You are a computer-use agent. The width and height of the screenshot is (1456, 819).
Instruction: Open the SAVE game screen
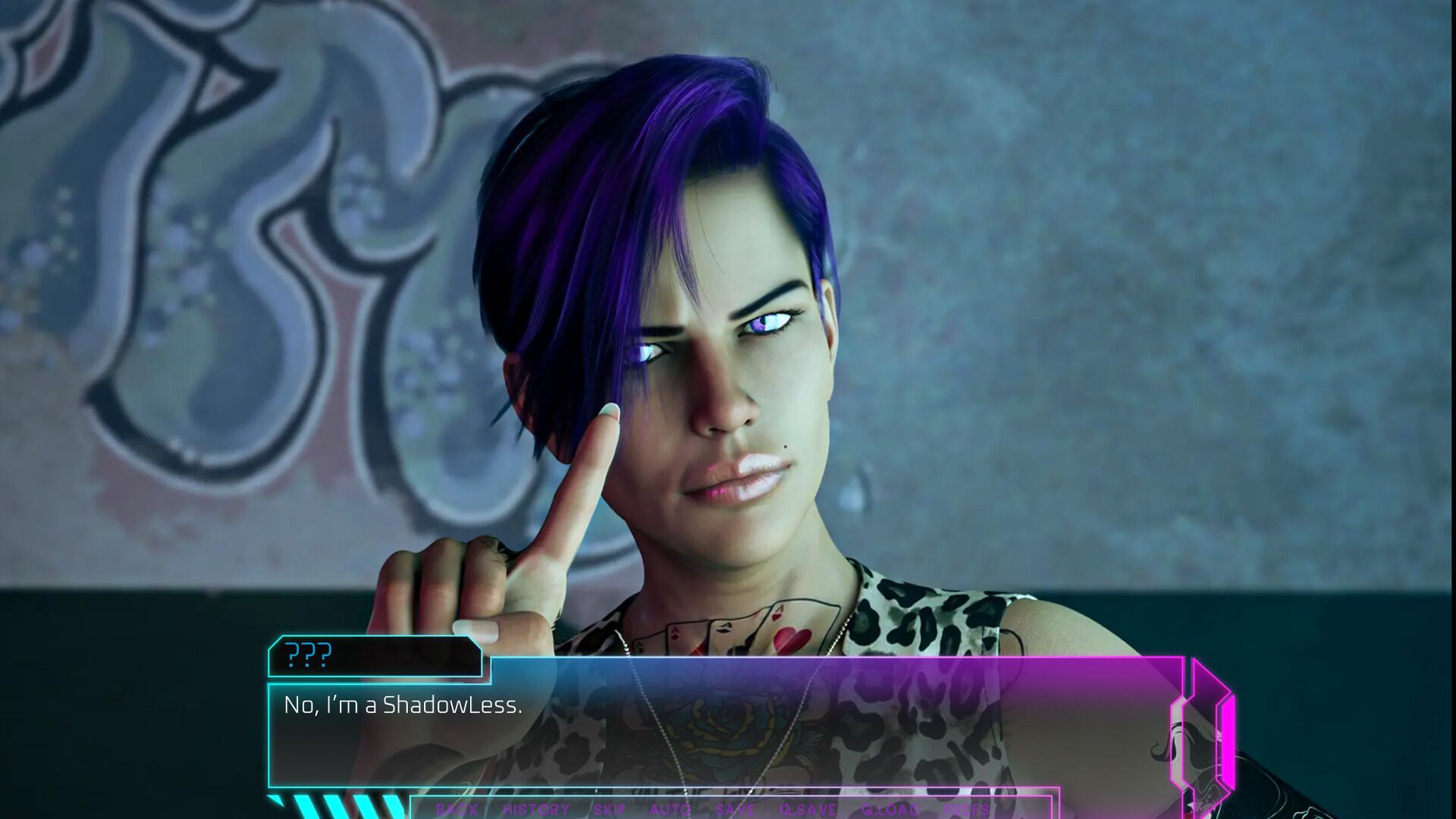[x=734, y=810]
